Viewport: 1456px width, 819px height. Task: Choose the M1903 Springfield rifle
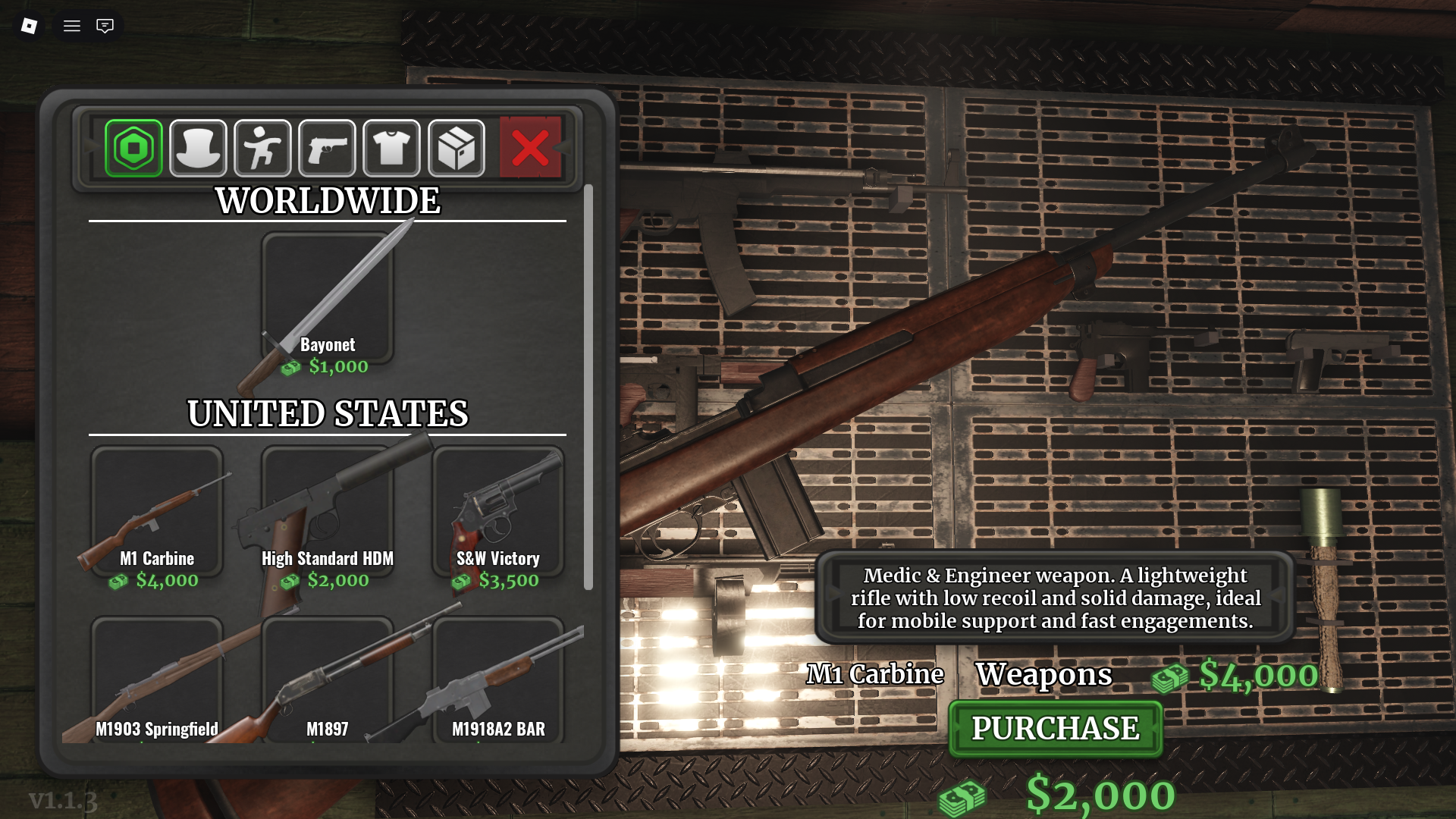[x=157, y=679]
